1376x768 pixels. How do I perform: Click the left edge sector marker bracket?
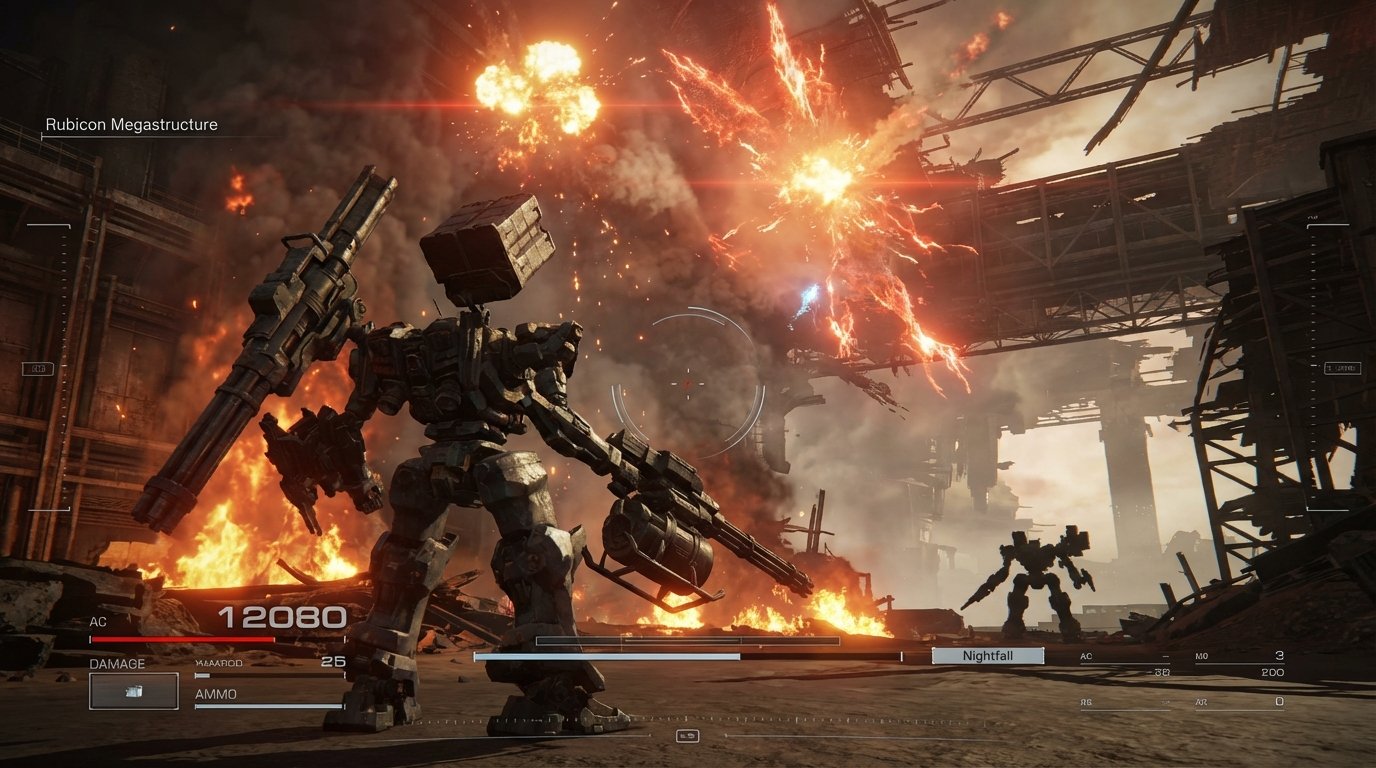38,368
